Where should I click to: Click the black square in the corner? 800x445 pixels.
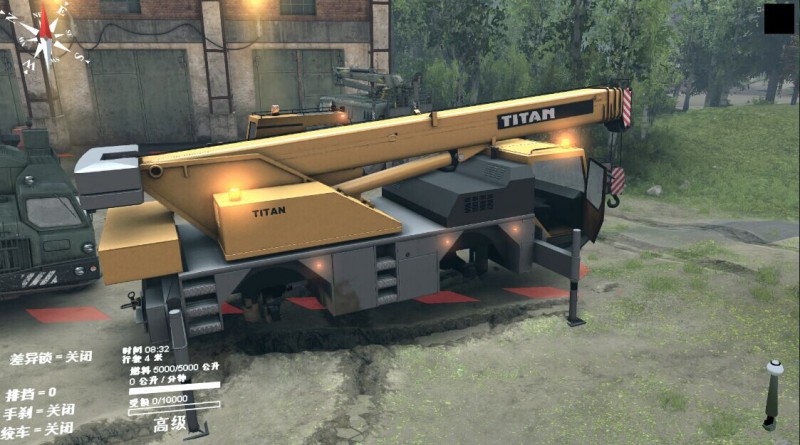coord(779,19)
